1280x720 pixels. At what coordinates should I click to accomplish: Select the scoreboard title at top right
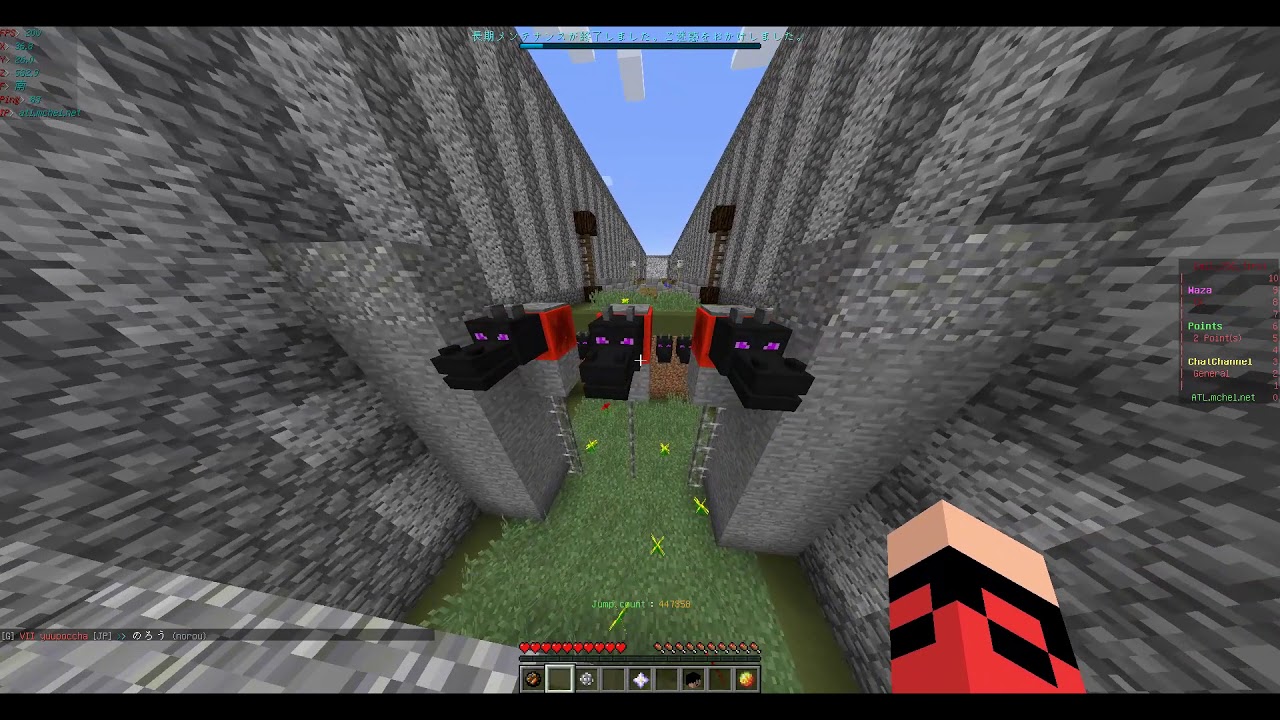tap(1230, 264)
